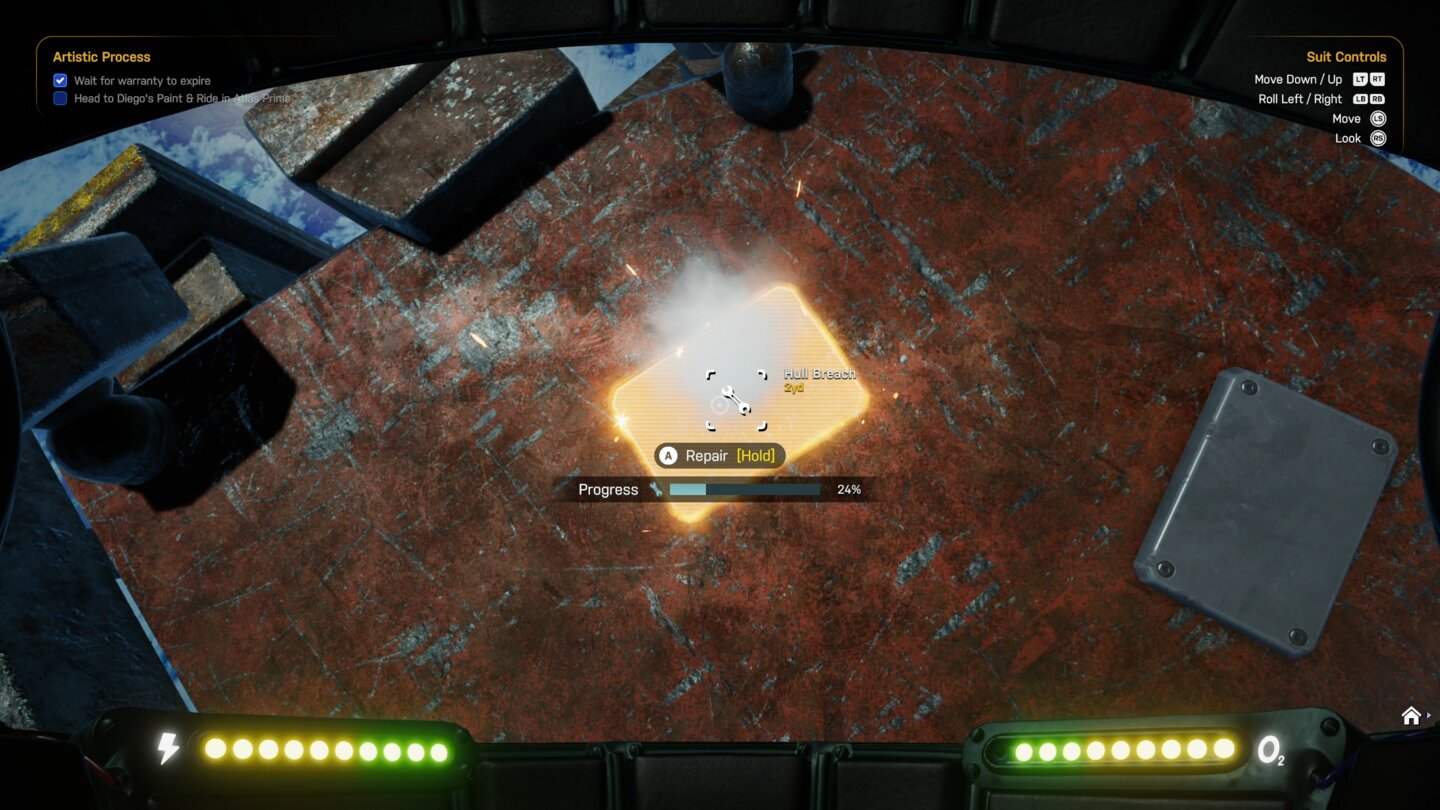The width and height of the screenshot is (1440, 810).
Task: Expand the arrow next to the home icon
Action: click(1430, 715)
